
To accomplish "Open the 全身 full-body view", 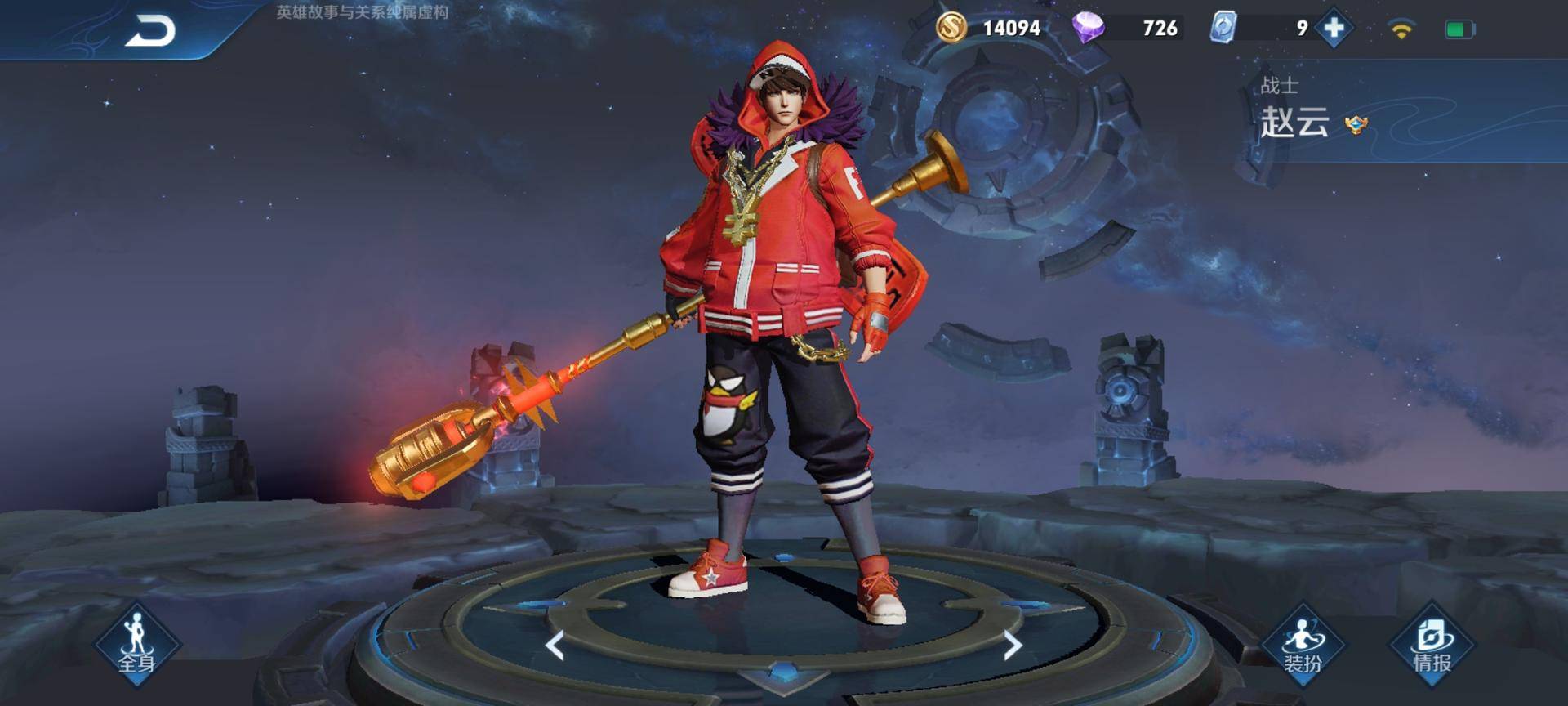I will [136, 646].
